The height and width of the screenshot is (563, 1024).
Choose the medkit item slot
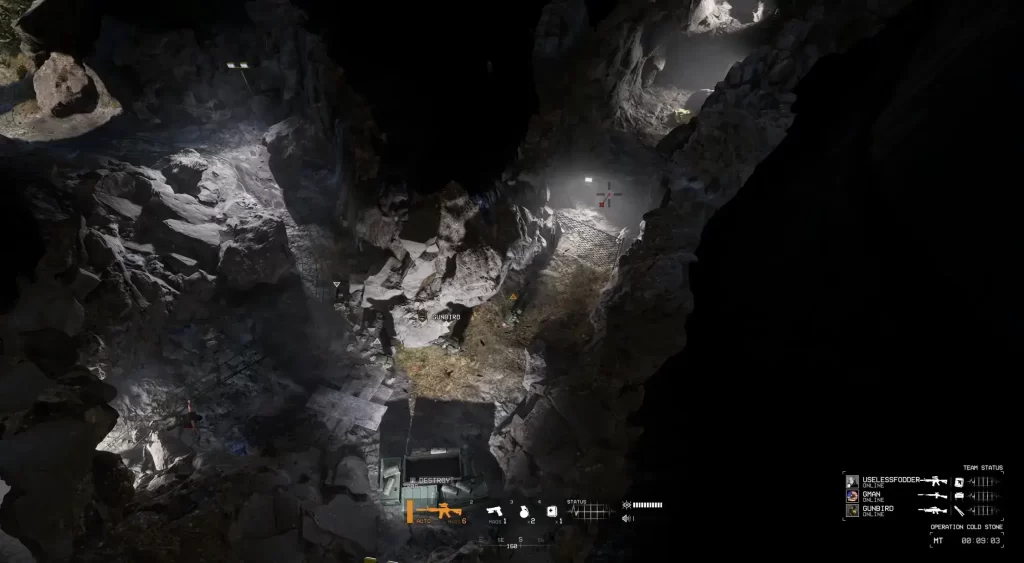[x=552, y=512]
